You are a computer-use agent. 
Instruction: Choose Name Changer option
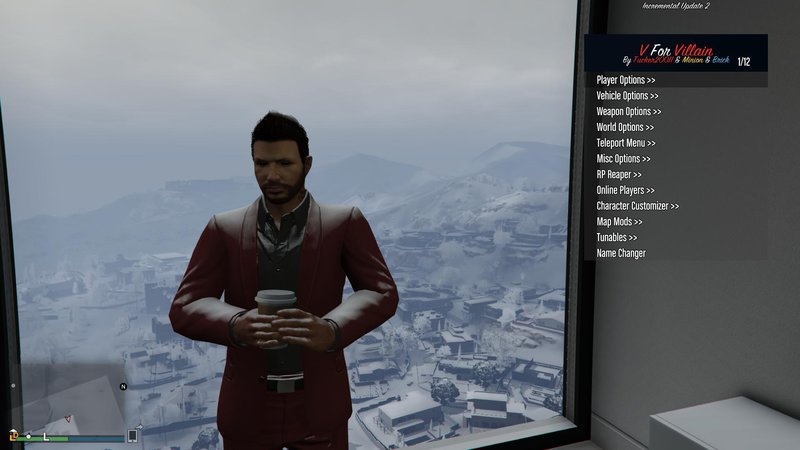(621, 254)
